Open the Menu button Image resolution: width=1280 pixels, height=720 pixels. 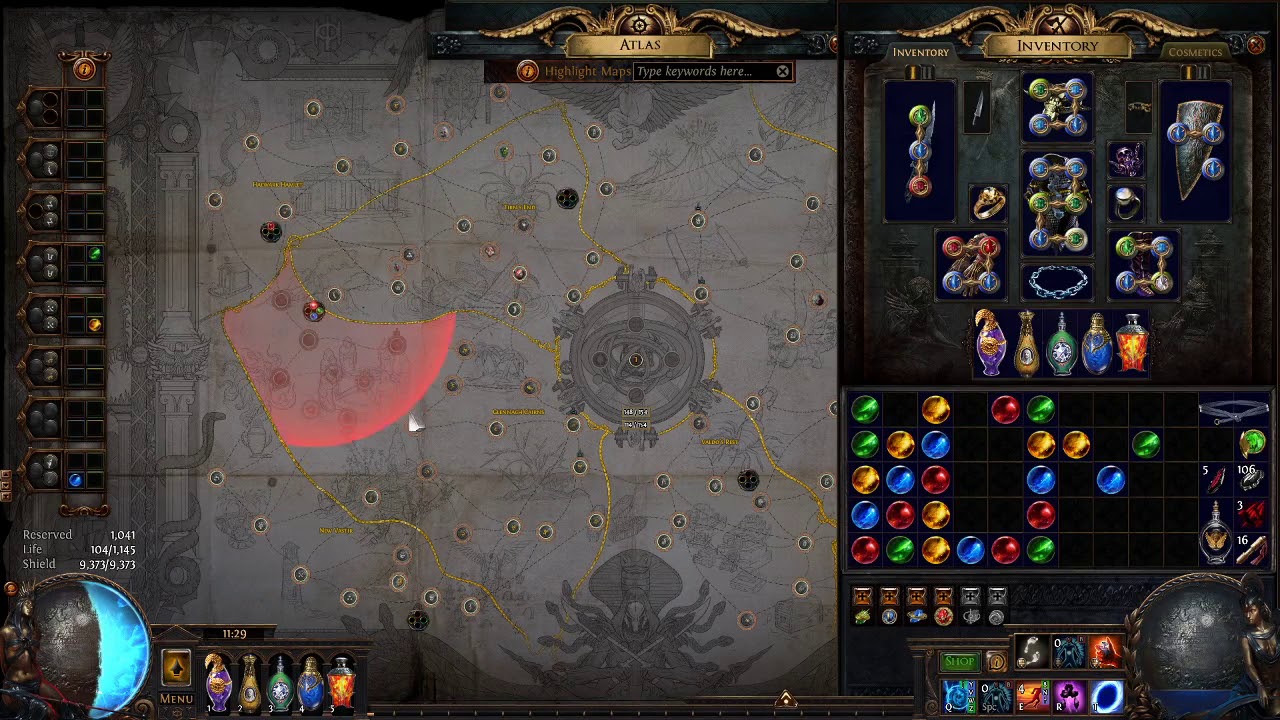coord(176,699)
